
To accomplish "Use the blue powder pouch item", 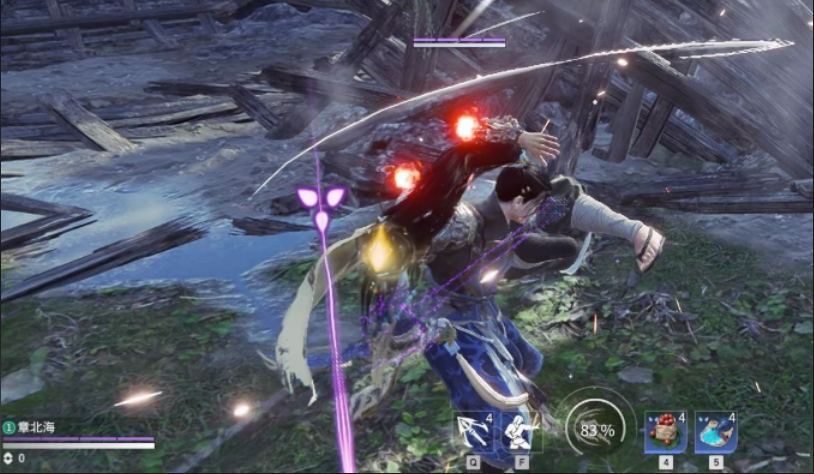I will [716, 432].
